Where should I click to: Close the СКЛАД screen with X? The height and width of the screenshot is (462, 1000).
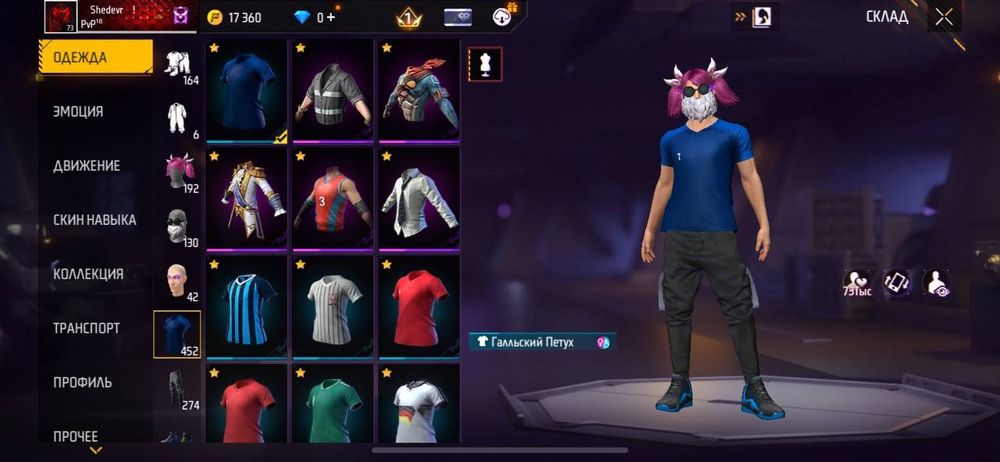click(944, 16)
